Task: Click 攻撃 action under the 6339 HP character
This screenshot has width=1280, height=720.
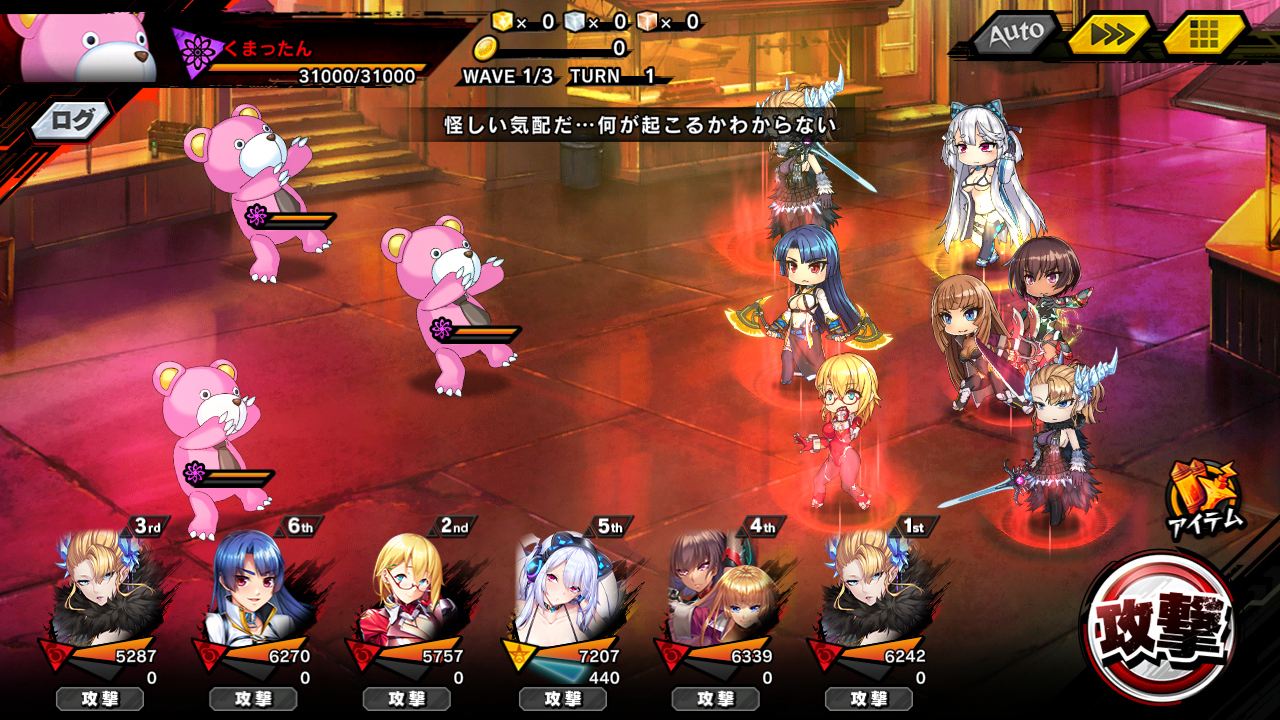Action: point(715,699)
